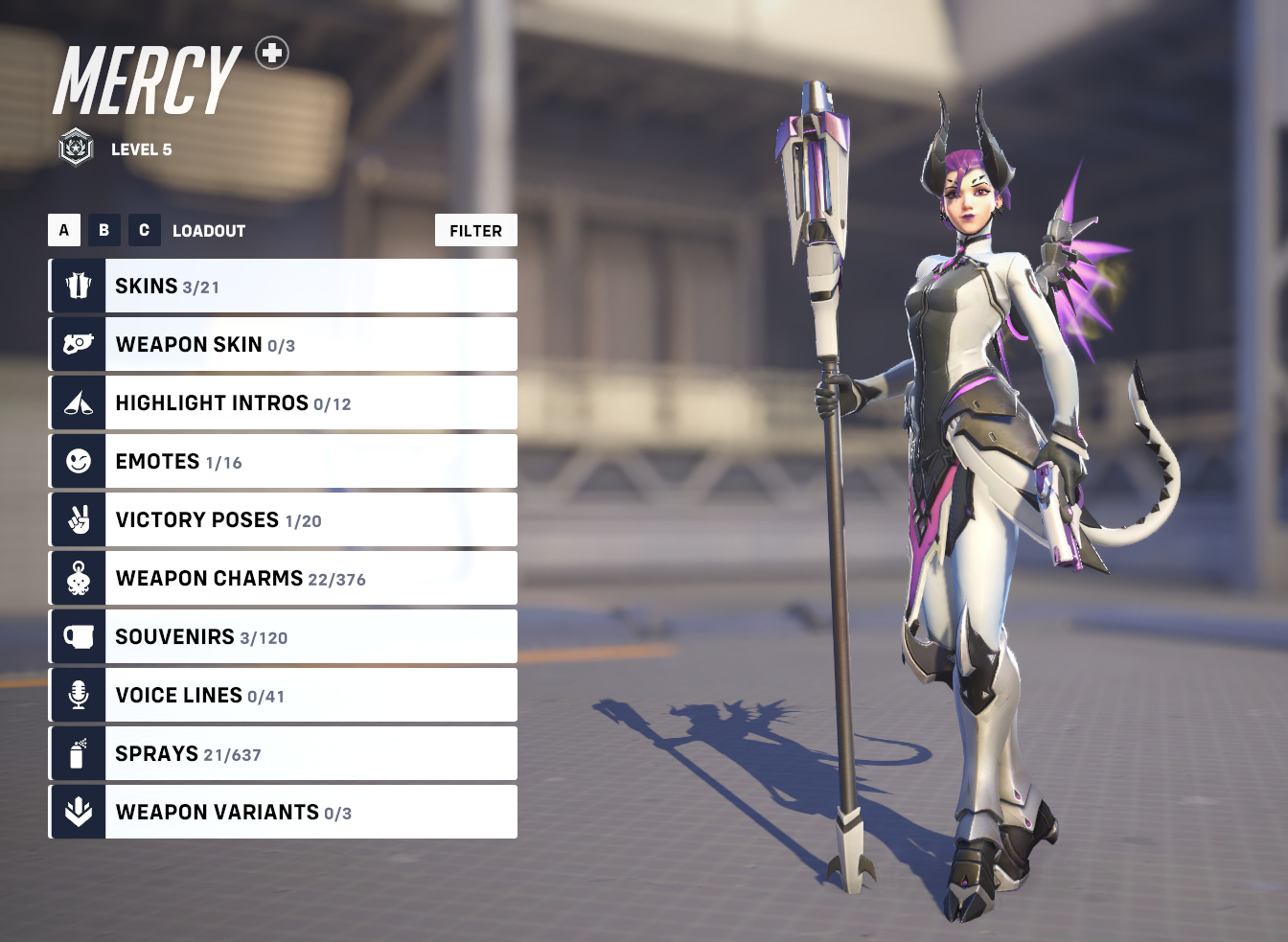Browse Highlight Intros
Screen dimensions: 1288x942
[x=283, y=402]
